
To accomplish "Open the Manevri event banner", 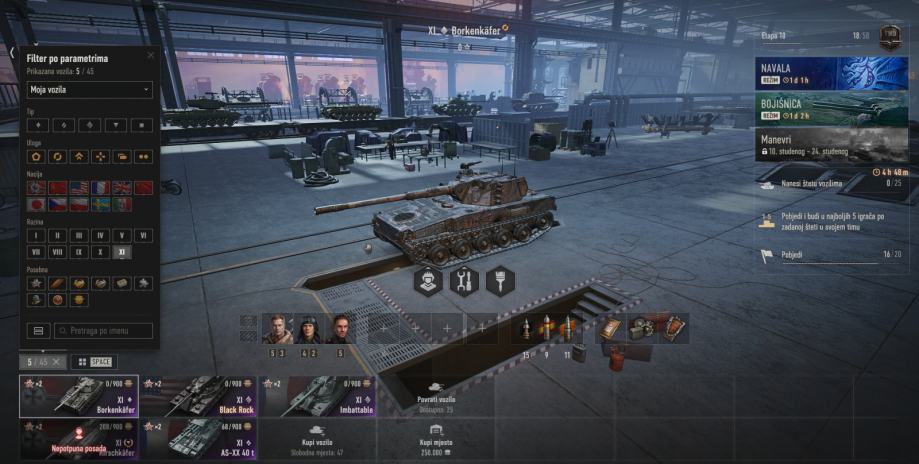I will [831, 144].
